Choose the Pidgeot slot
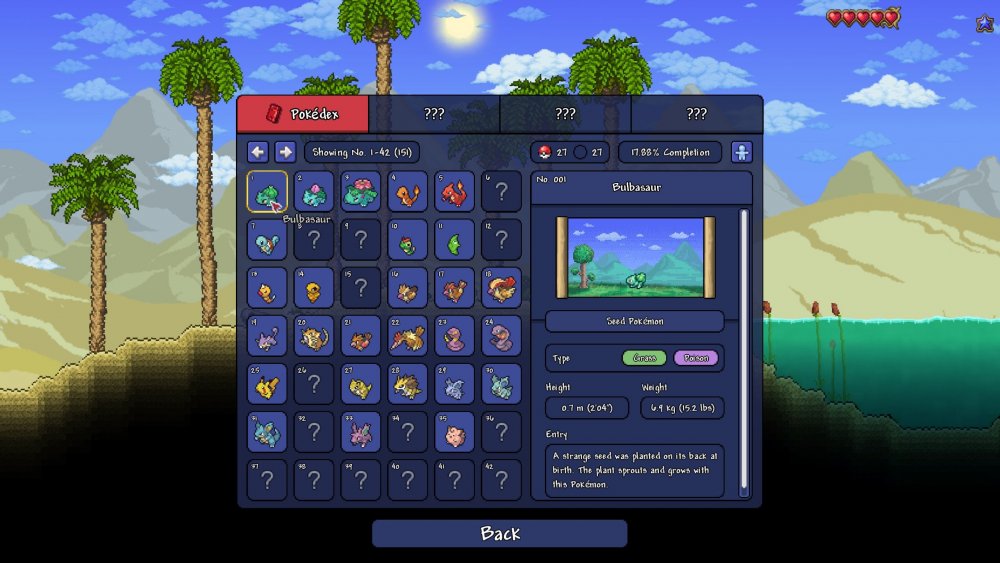This screenshot has height=563, width=1000. click(x=502, y=287)
